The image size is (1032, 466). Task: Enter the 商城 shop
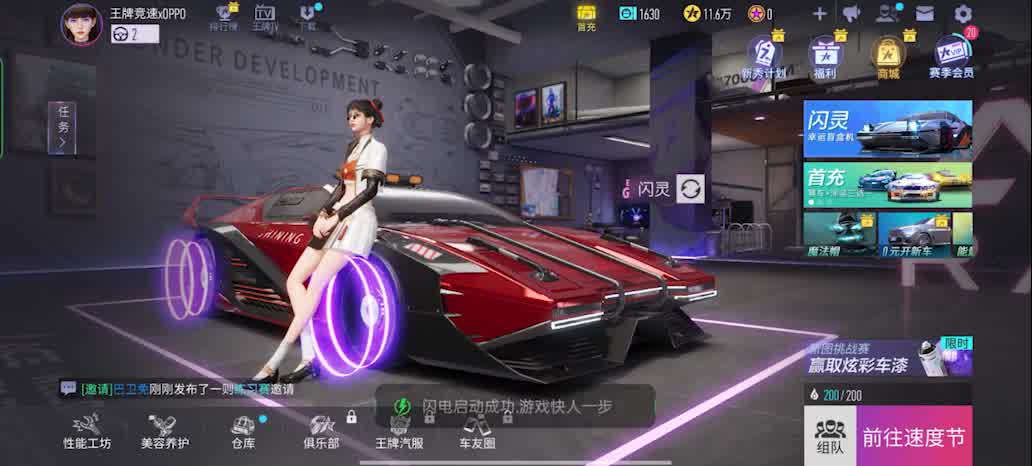(x=887, y=56)
